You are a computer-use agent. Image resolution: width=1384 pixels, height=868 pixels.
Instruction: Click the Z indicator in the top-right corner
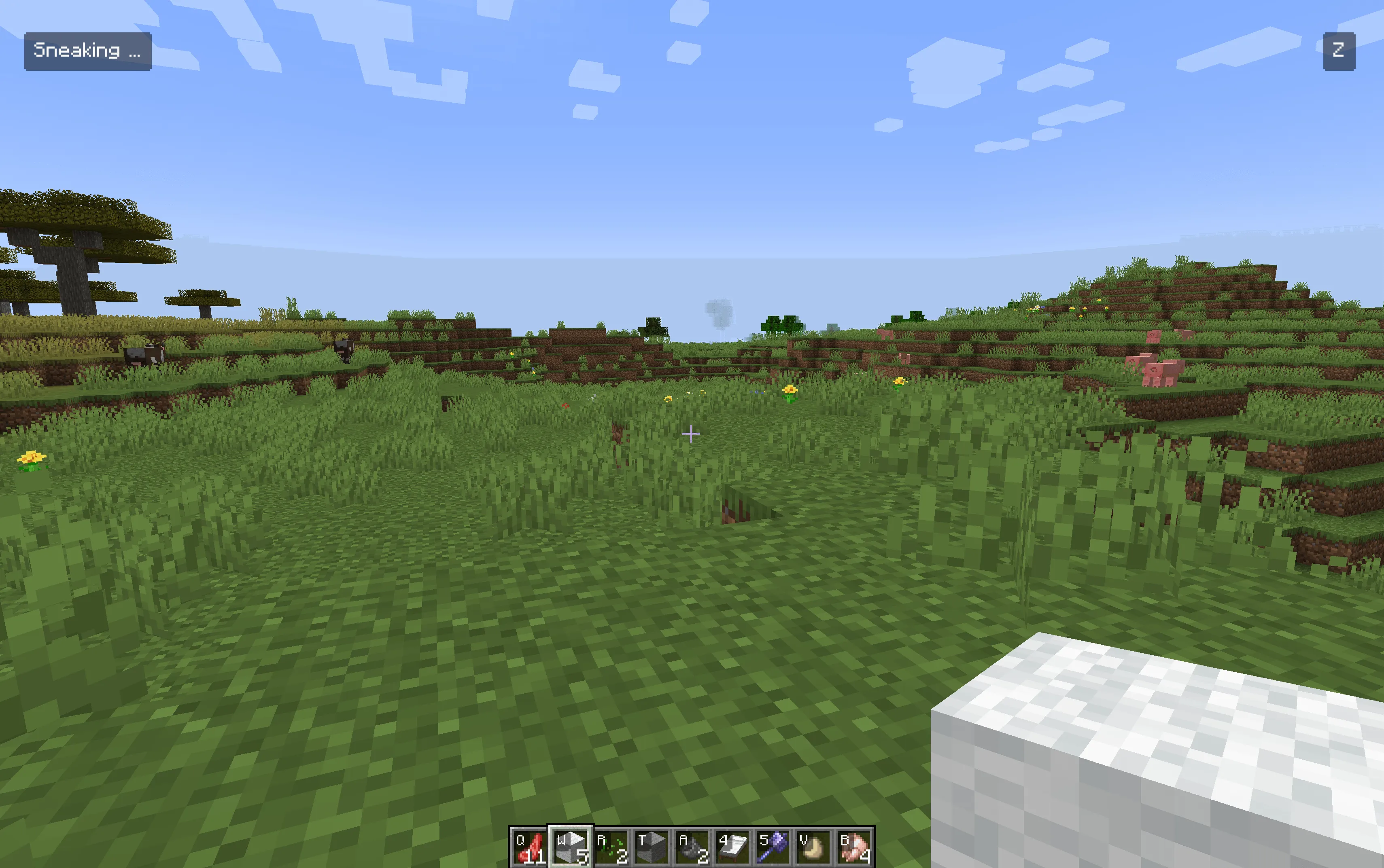pos(1338,51)
